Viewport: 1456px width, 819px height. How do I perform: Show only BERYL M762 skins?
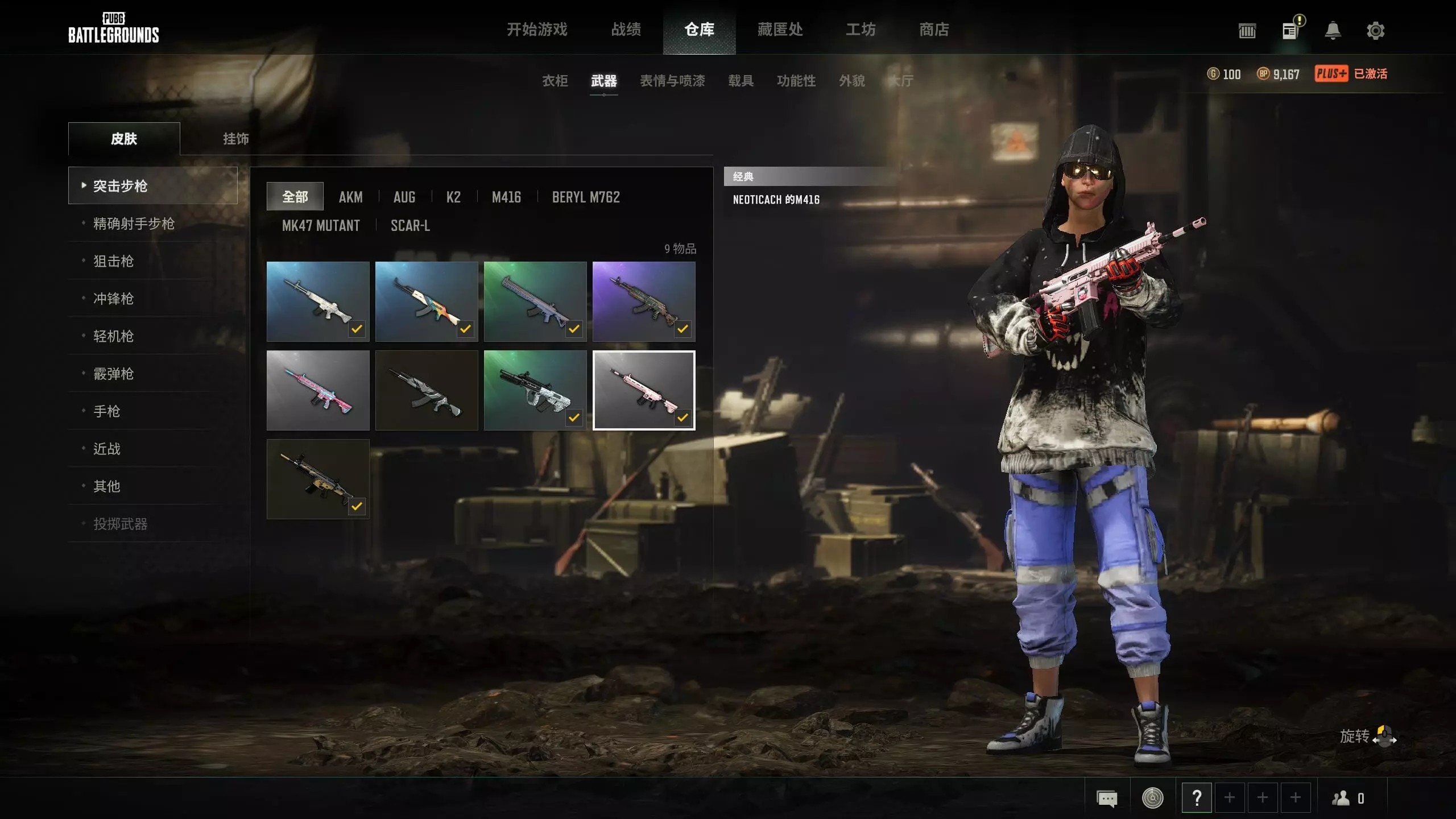(x=586, y=197)
